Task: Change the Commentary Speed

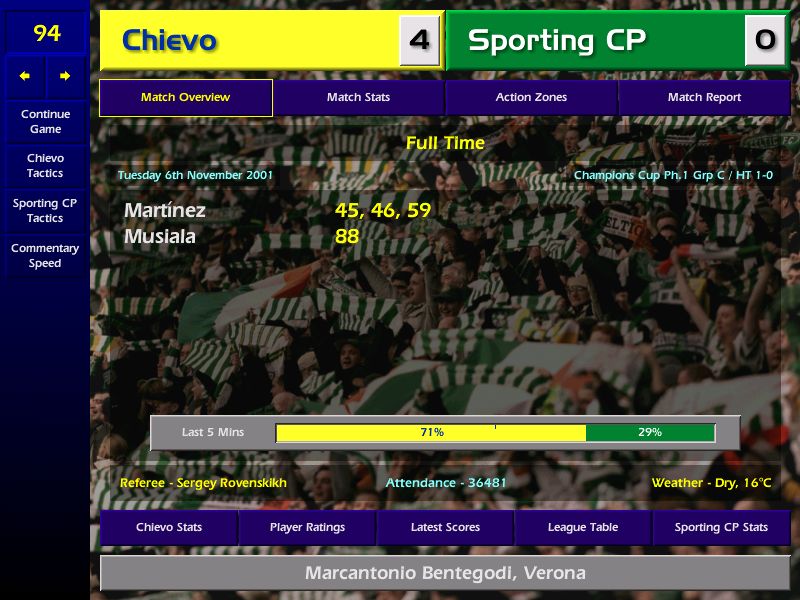Action: [x=45, y=256]
